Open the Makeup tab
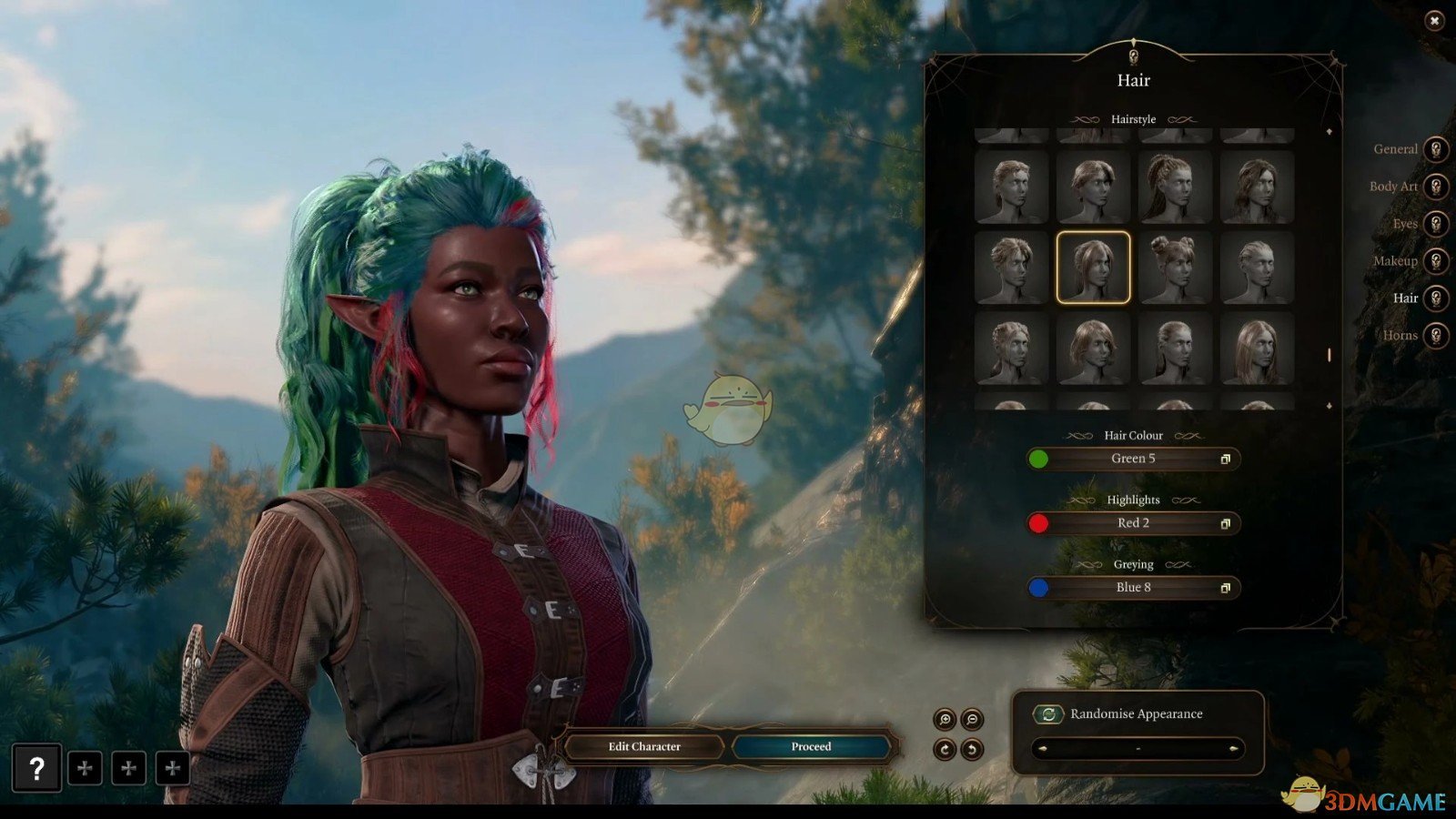 tap(1435, 261)
